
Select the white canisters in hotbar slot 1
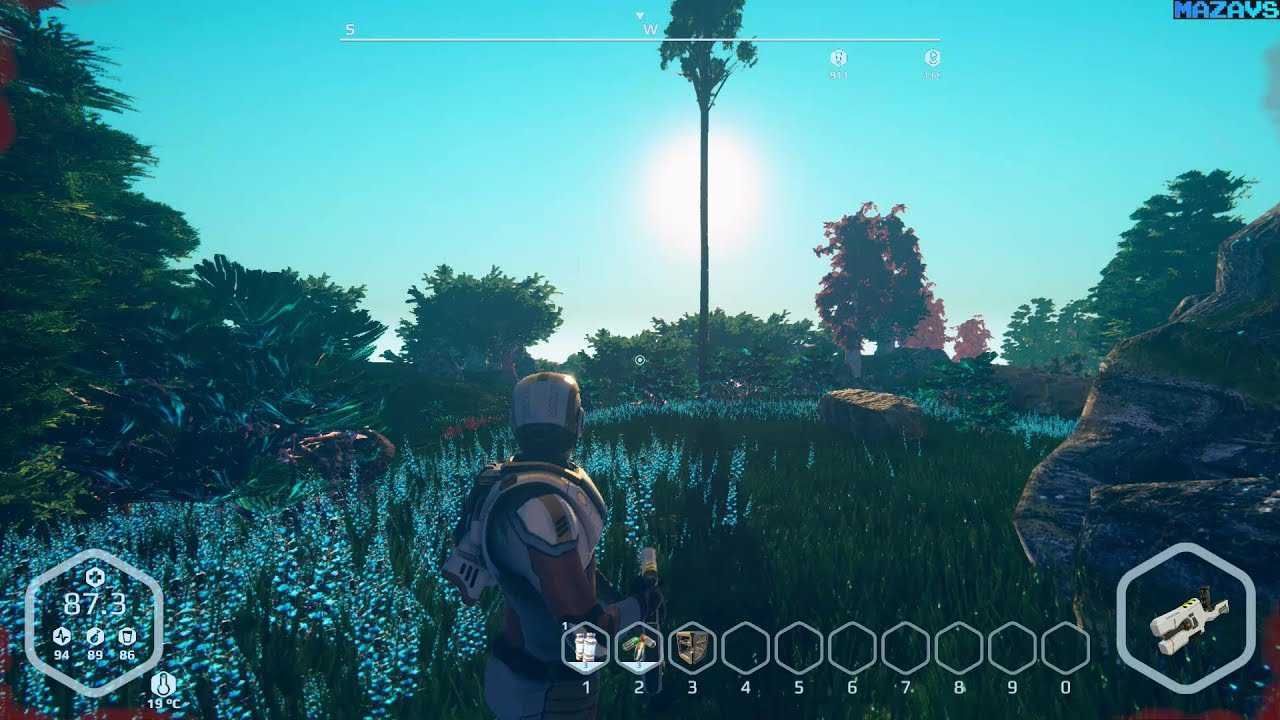click(x=586, y=647)
